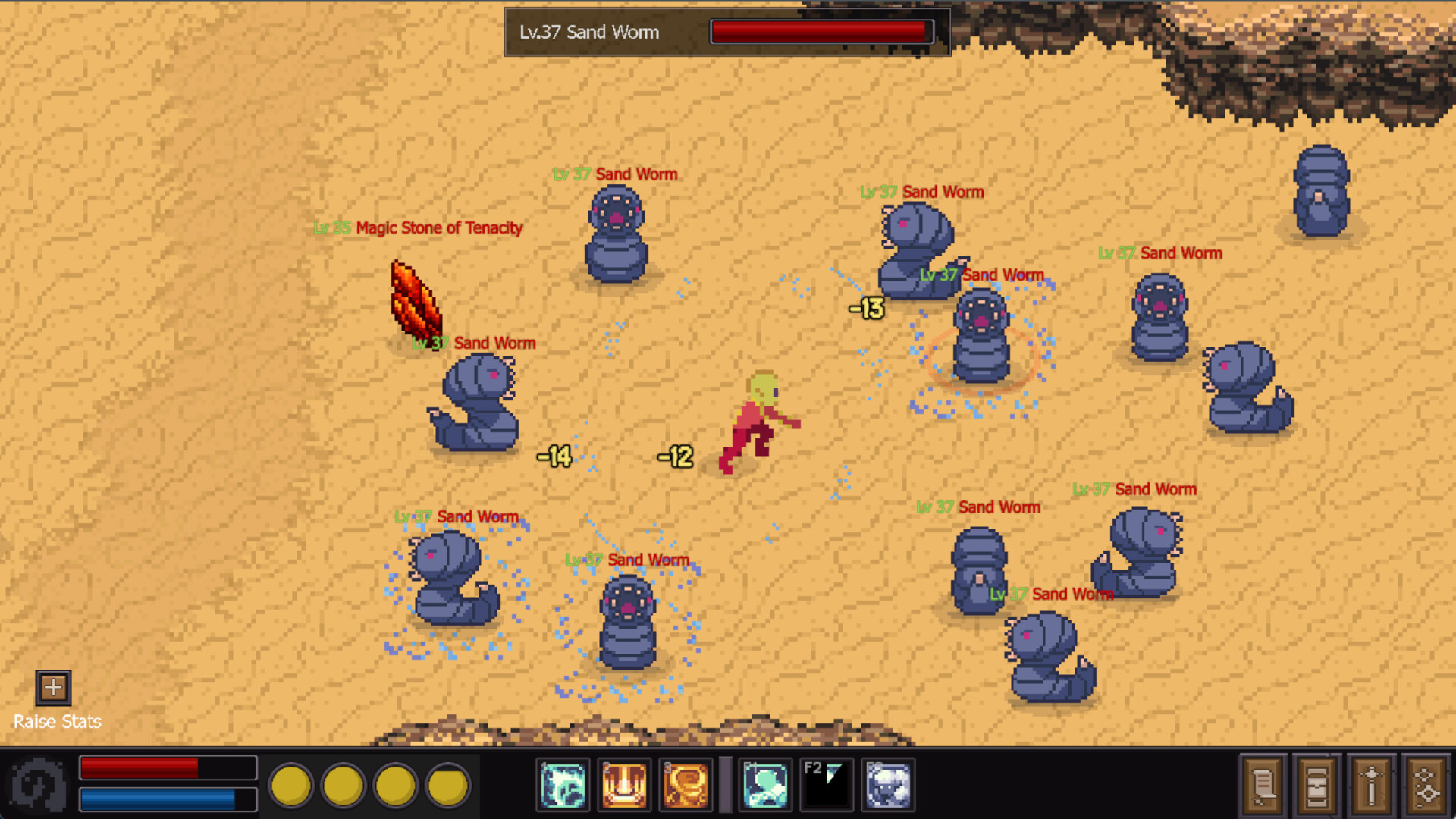Activate the fire aura skill in slot 2

point(624,785)
